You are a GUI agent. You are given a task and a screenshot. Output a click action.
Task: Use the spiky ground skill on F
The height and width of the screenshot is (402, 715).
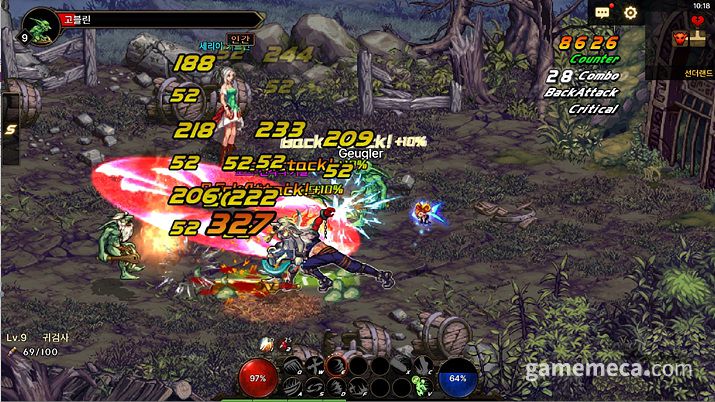pyautogui.click(x=356, y=386)
